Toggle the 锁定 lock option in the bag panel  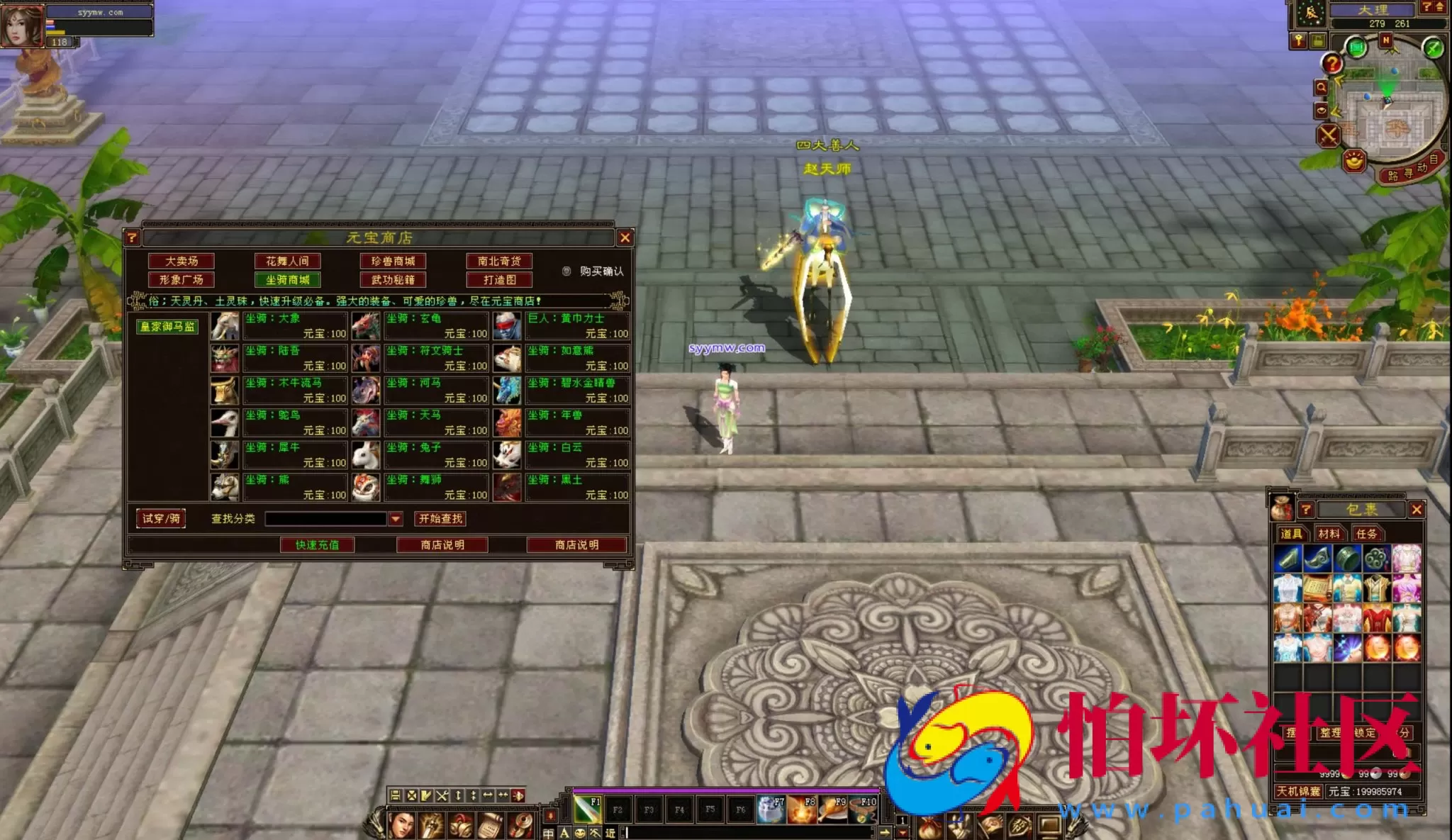coord(1364,732)
